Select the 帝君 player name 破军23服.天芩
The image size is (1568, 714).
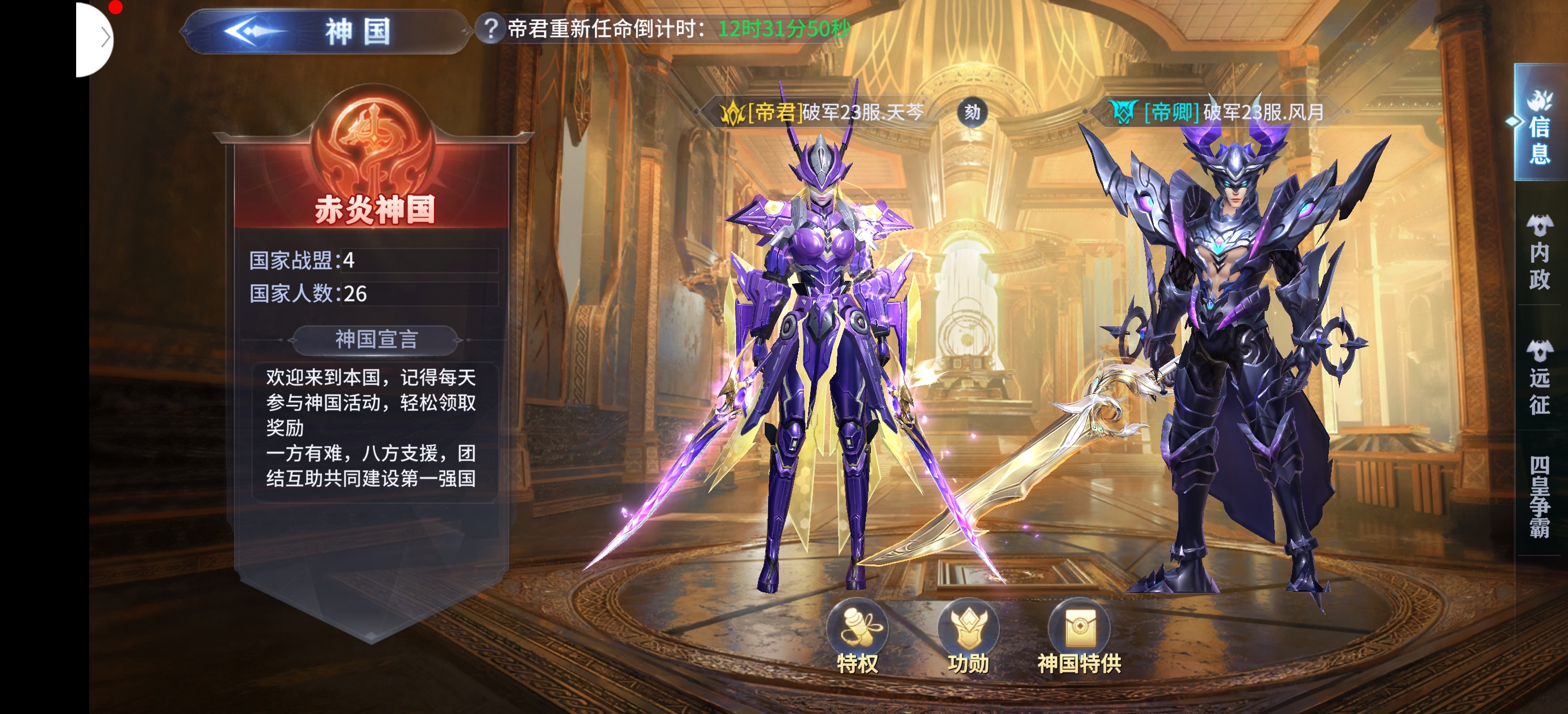[x=862, y=112]
